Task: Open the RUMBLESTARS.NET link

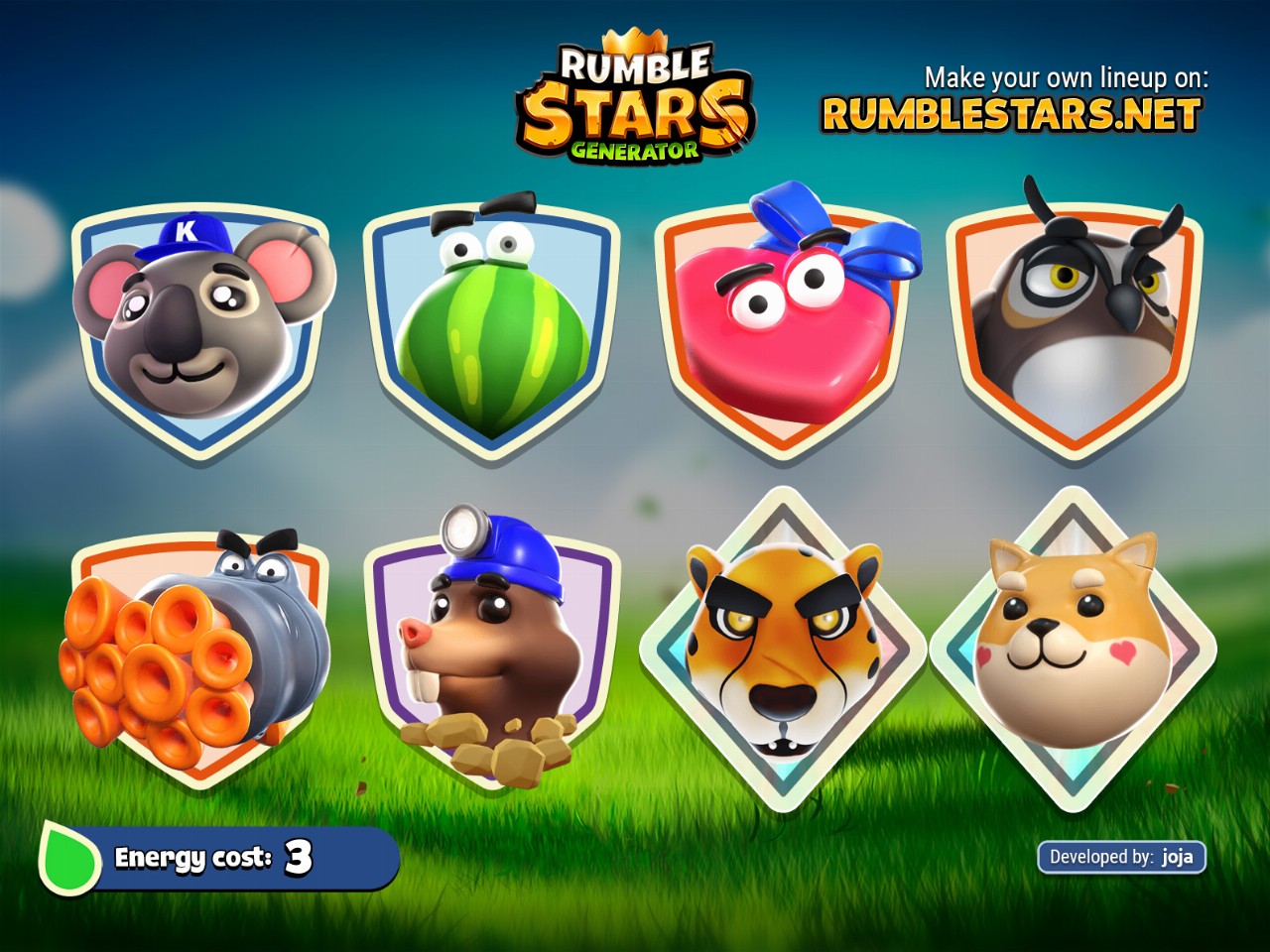Action: click(1010, 115)
